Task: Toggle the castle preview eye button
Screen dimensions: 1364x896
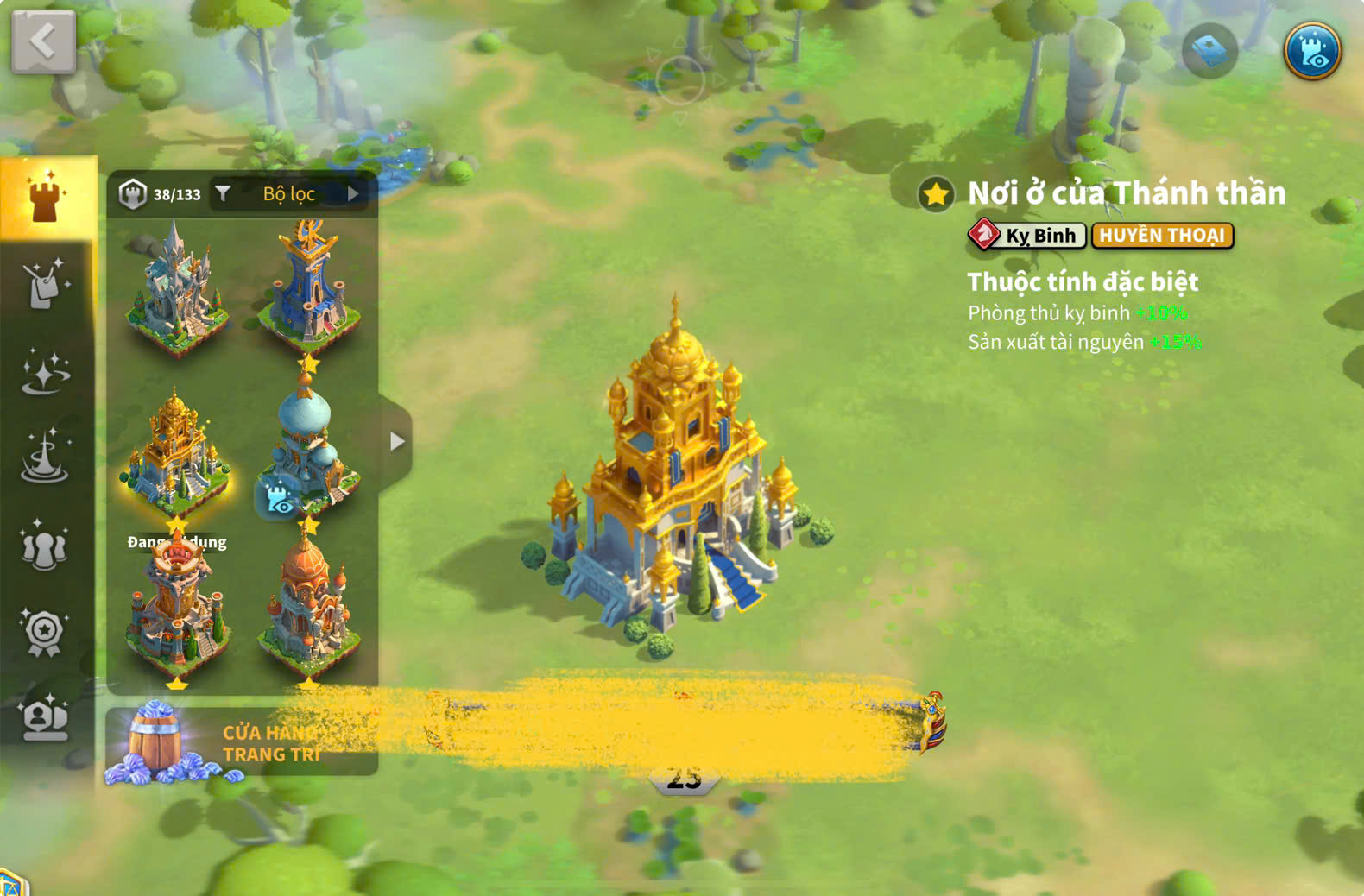Action: 1311,52
